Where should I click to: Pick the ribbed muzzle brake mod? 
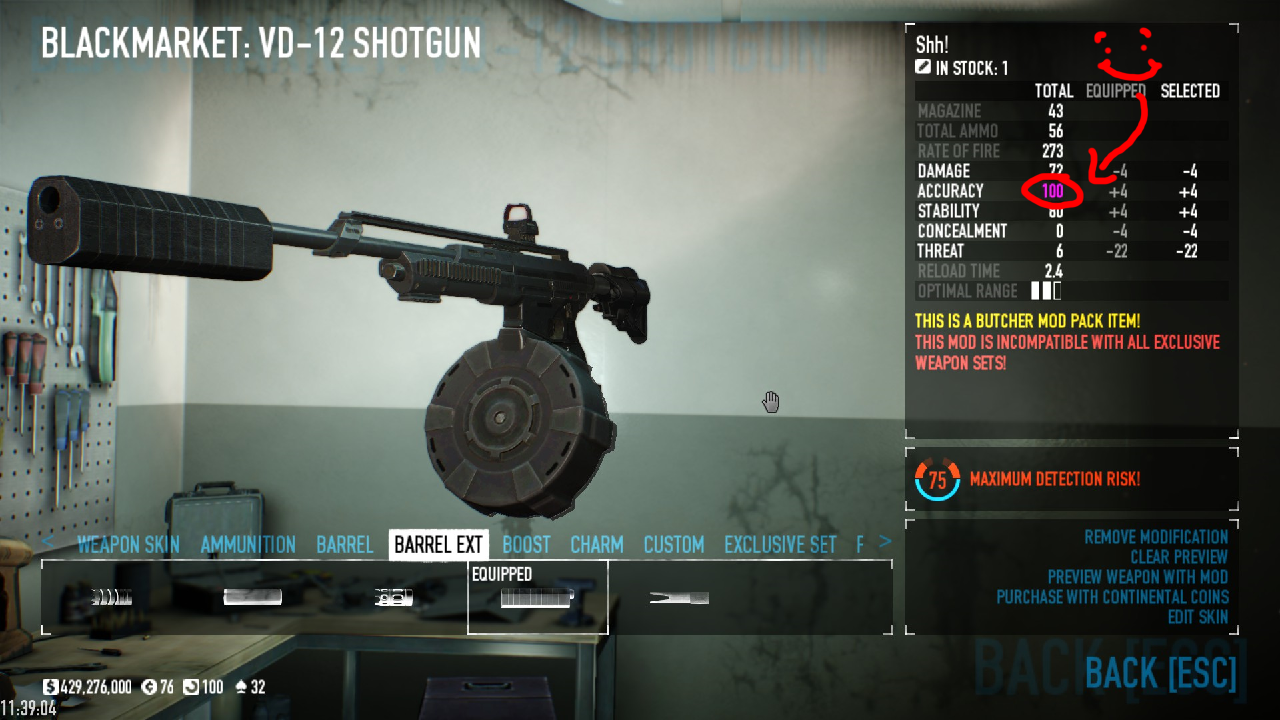coord(110,597)
